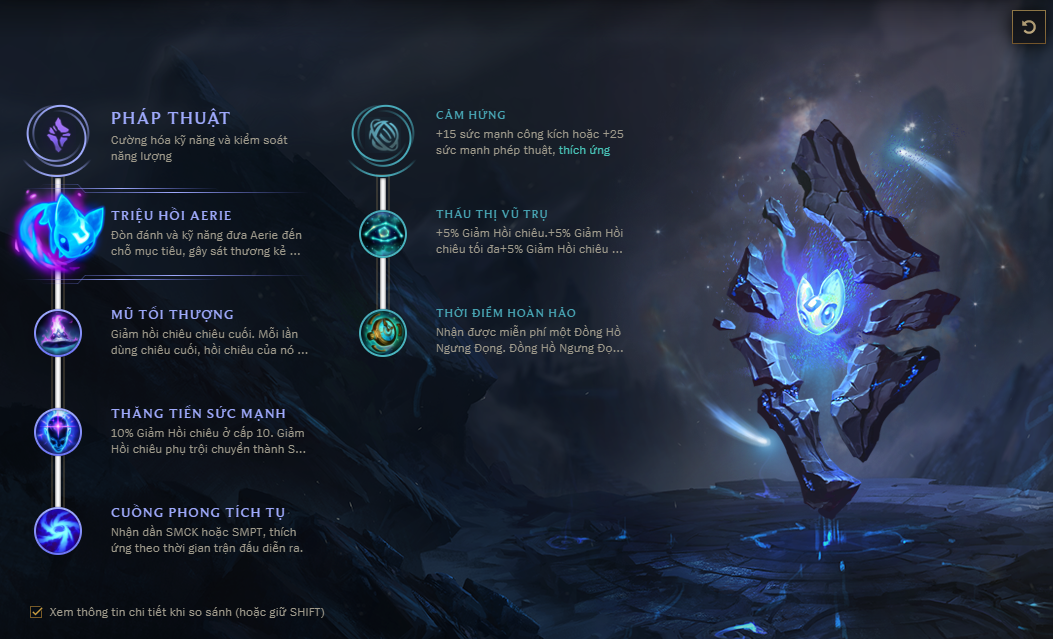Toggle the detailed comparison info checkbox
Image resolution: width=1053 pixels, height=639 pixels.
coord(37,612)
